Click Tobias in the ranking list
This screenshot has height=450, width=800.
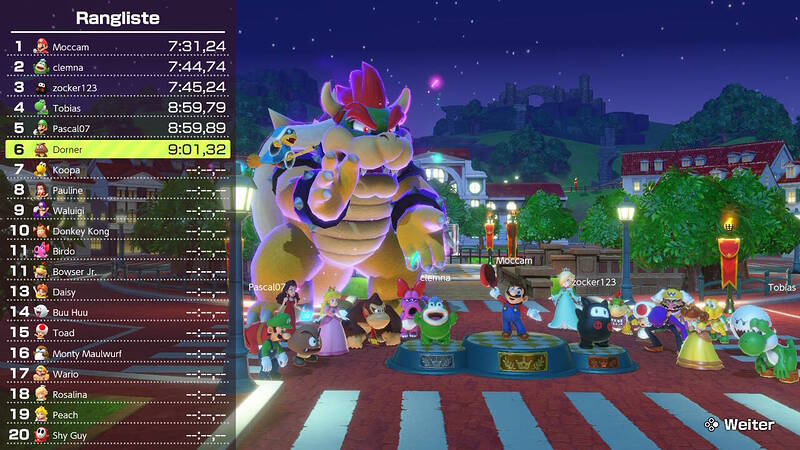pos(118,107)
